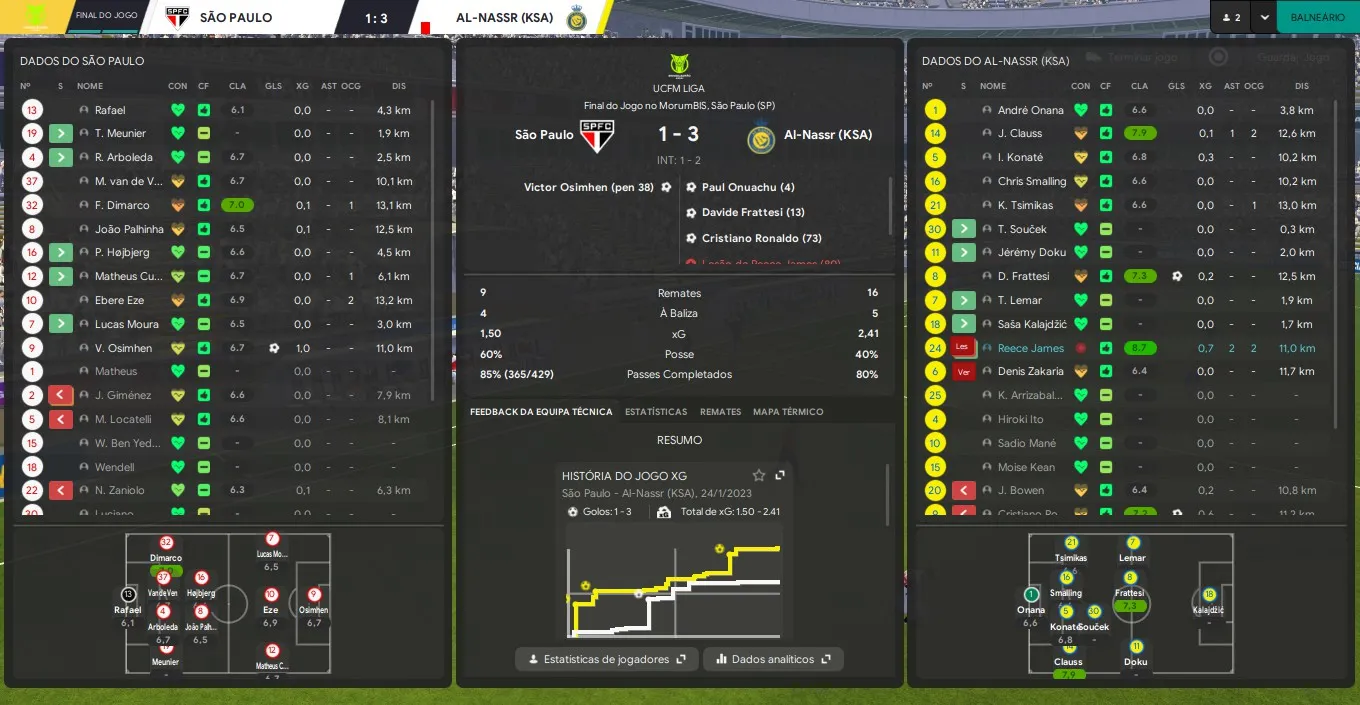Show the Mapa Térmico tab
The height and width of the screenshot is (705, 1360).
(788, 412)
